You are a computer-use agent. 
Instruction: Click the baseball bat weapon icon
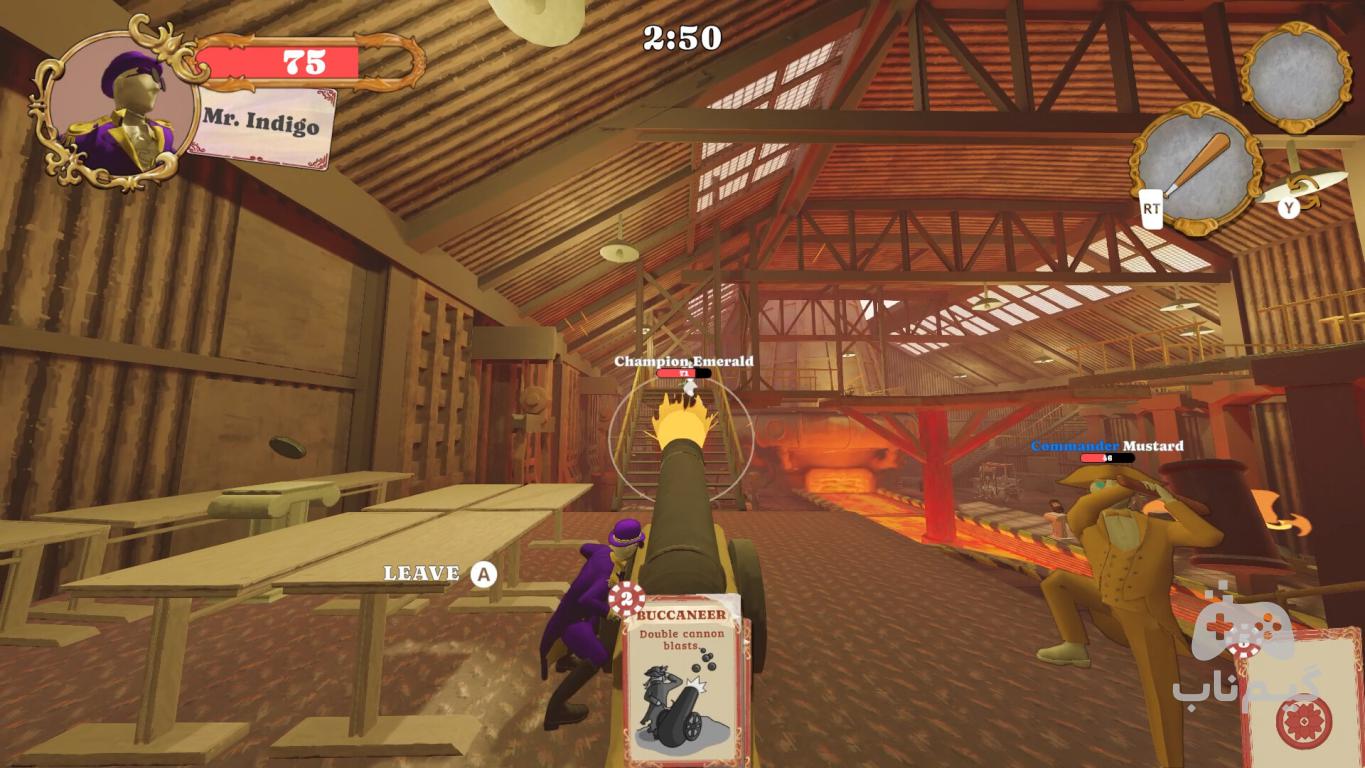tap(1196, 167)
